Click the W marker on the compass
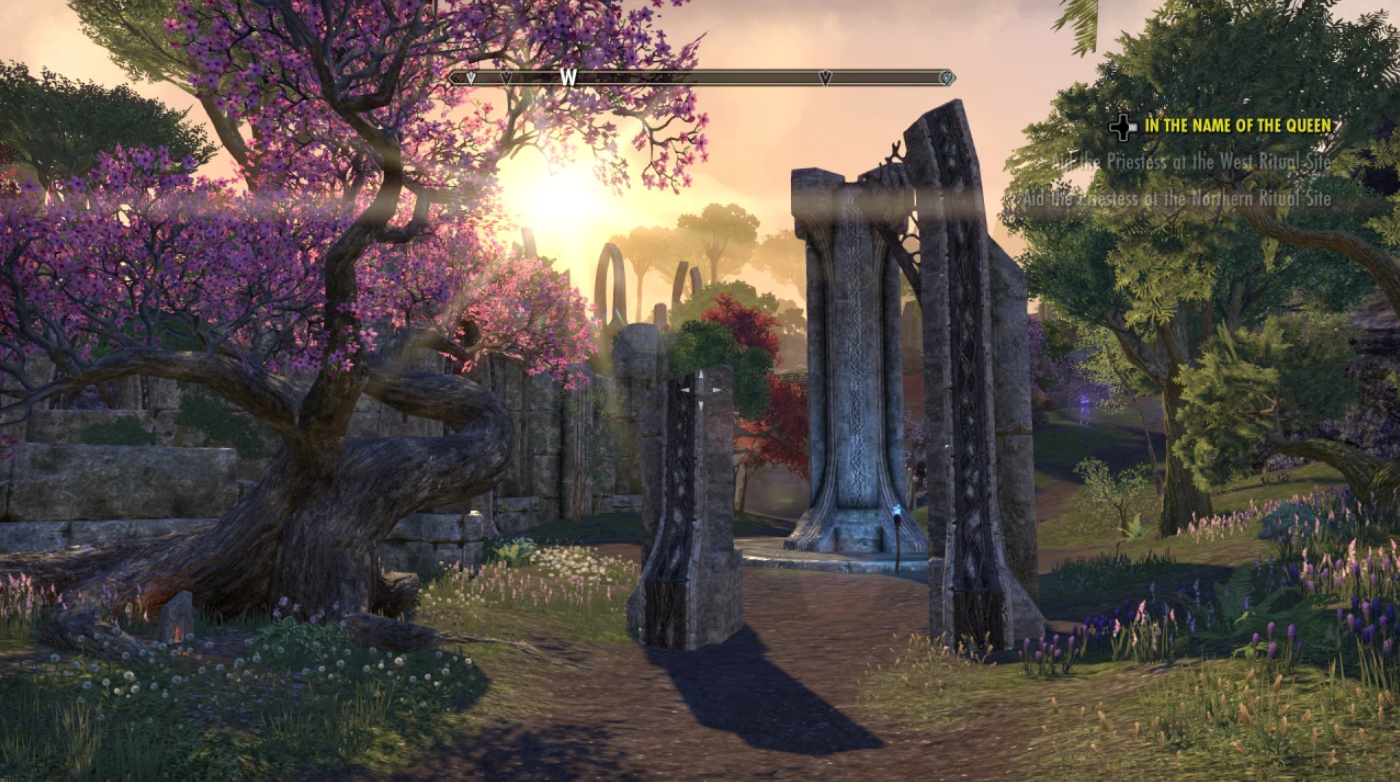 click(567, 76)
